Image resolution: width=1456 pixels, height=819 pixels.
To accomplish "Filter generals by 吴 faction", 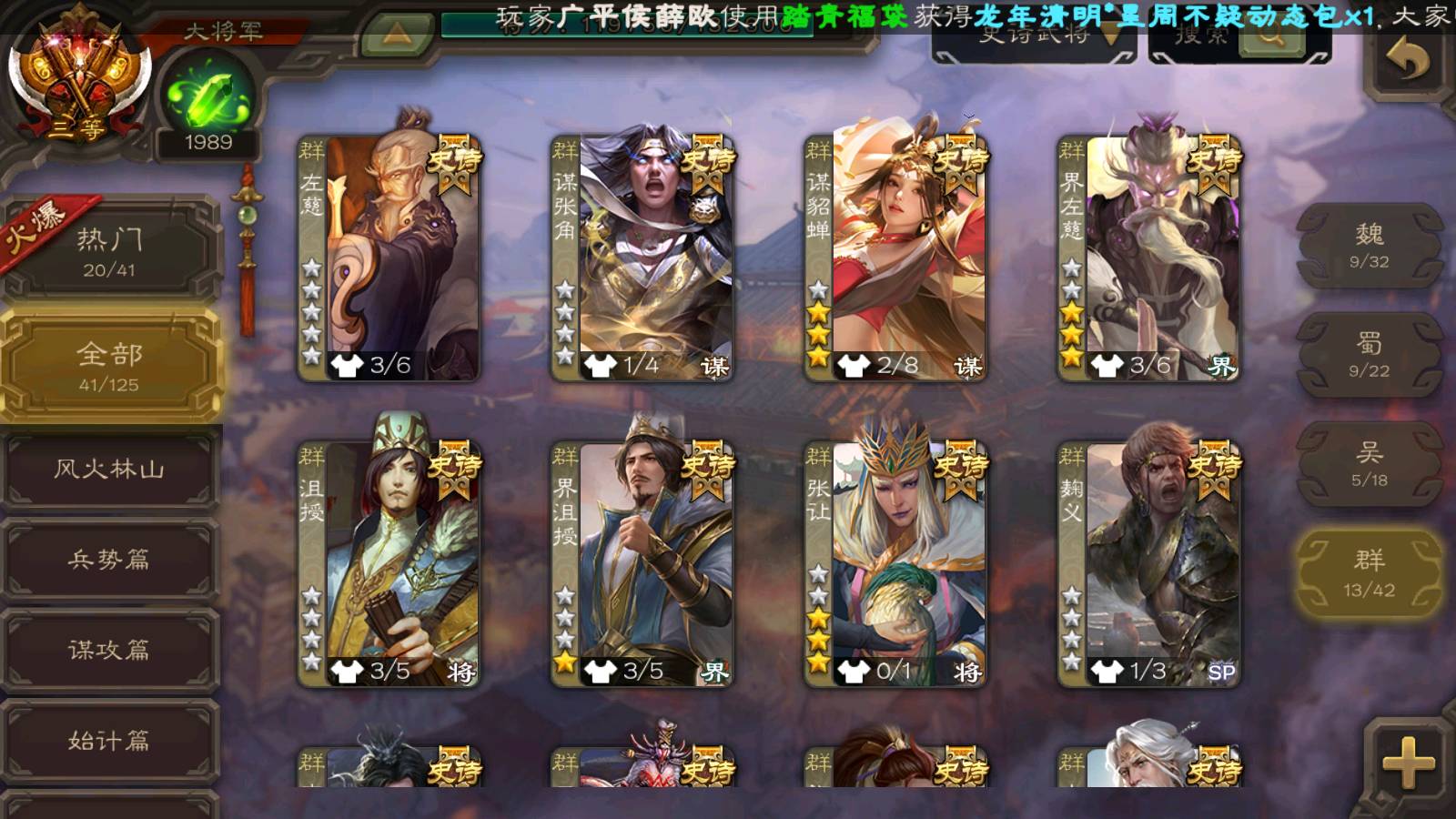I will coord(1369,464).
